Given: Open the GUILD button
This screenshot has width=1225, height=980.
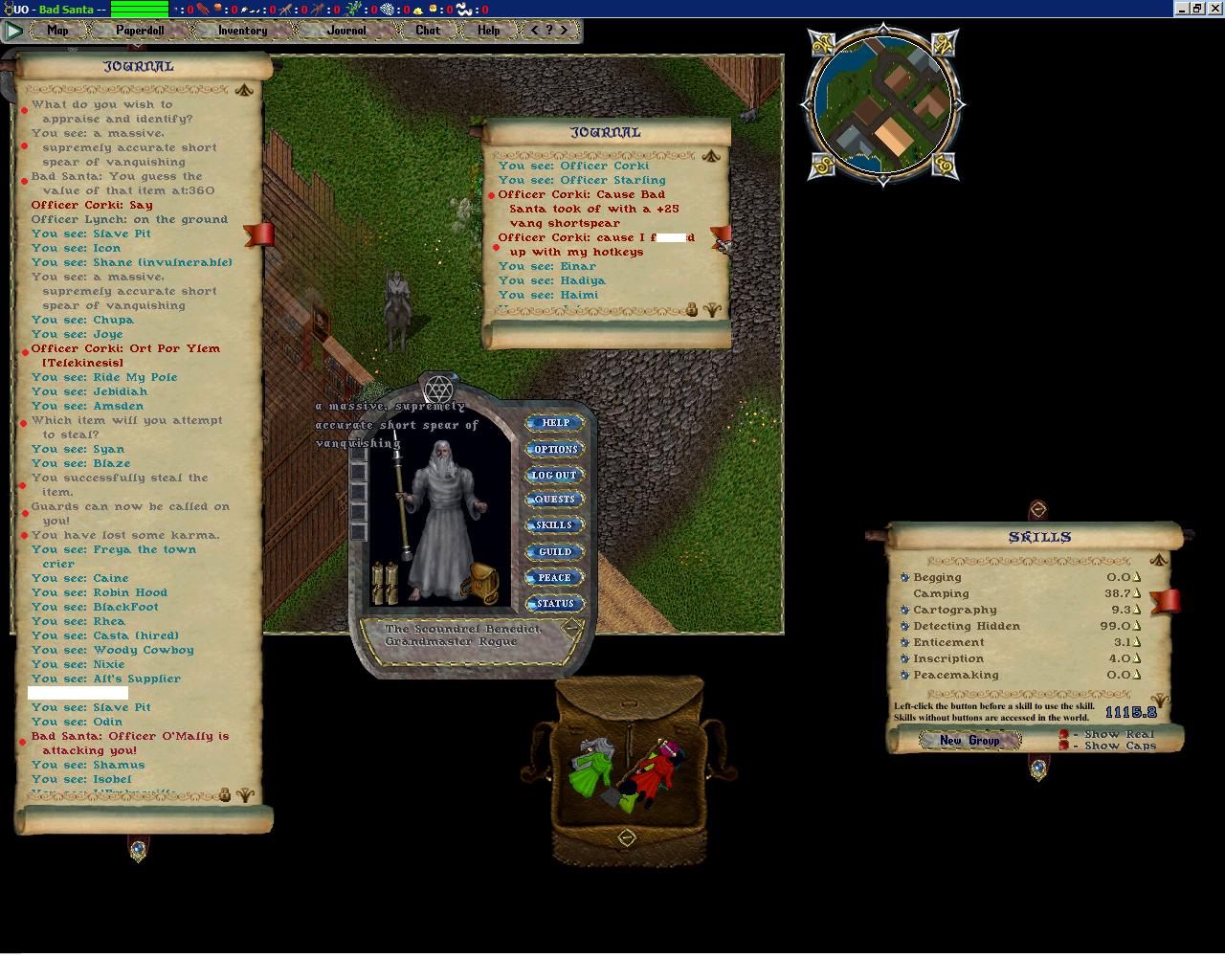Looking at the screenshot, I should [555, 552].
